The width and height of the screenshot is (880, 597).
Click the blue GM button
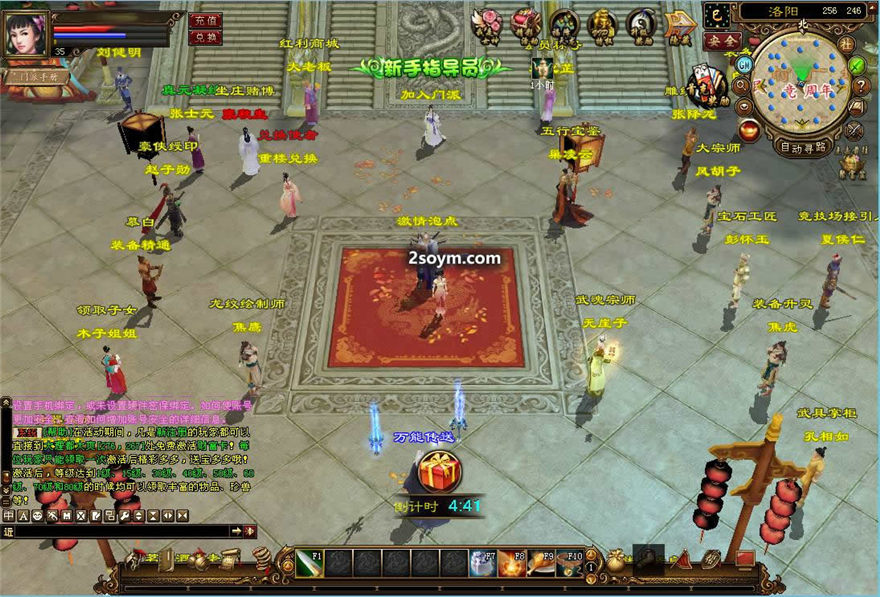[x=743, y=64]
